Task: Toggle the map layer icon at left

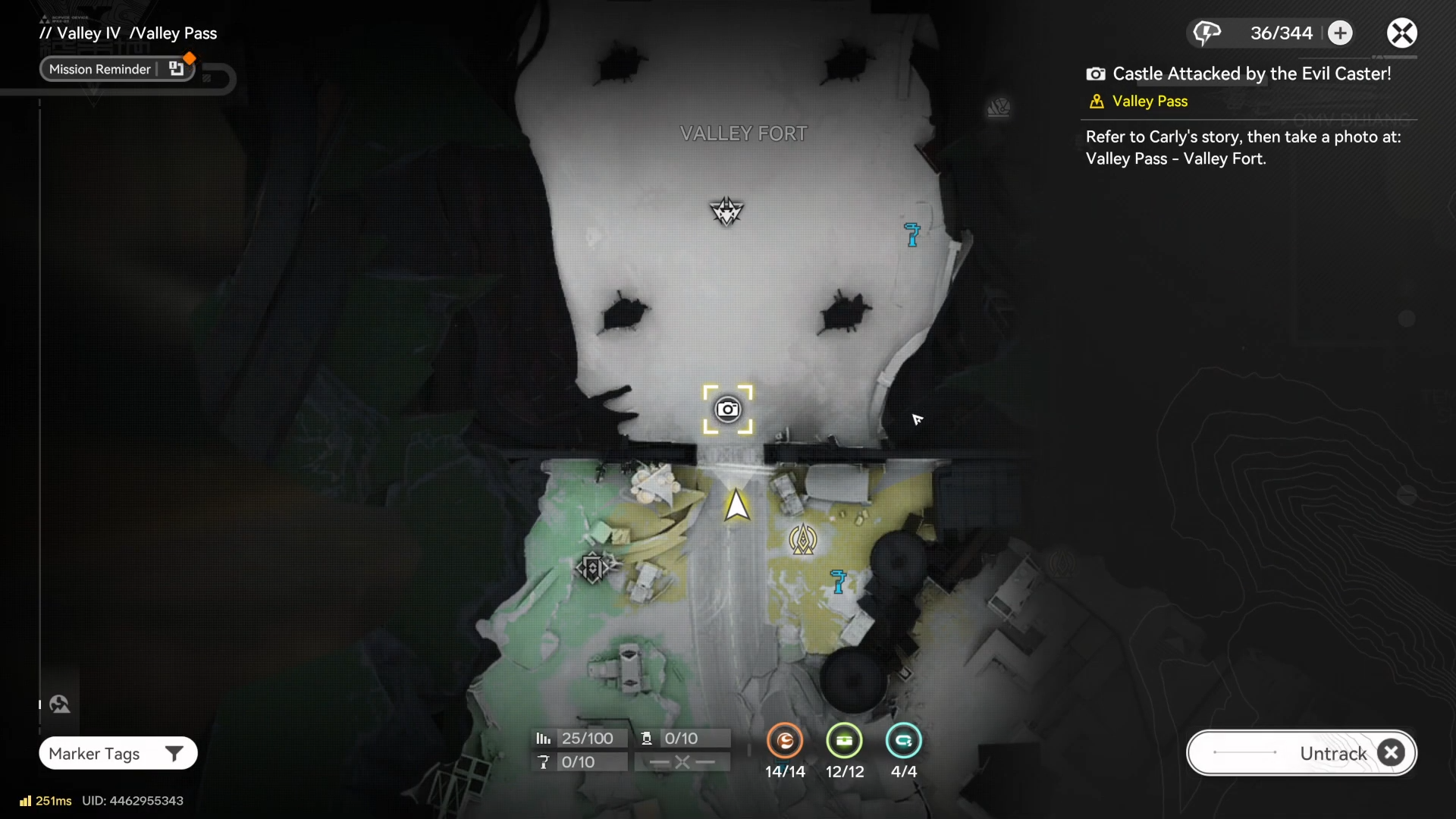Action: point(60,704)
